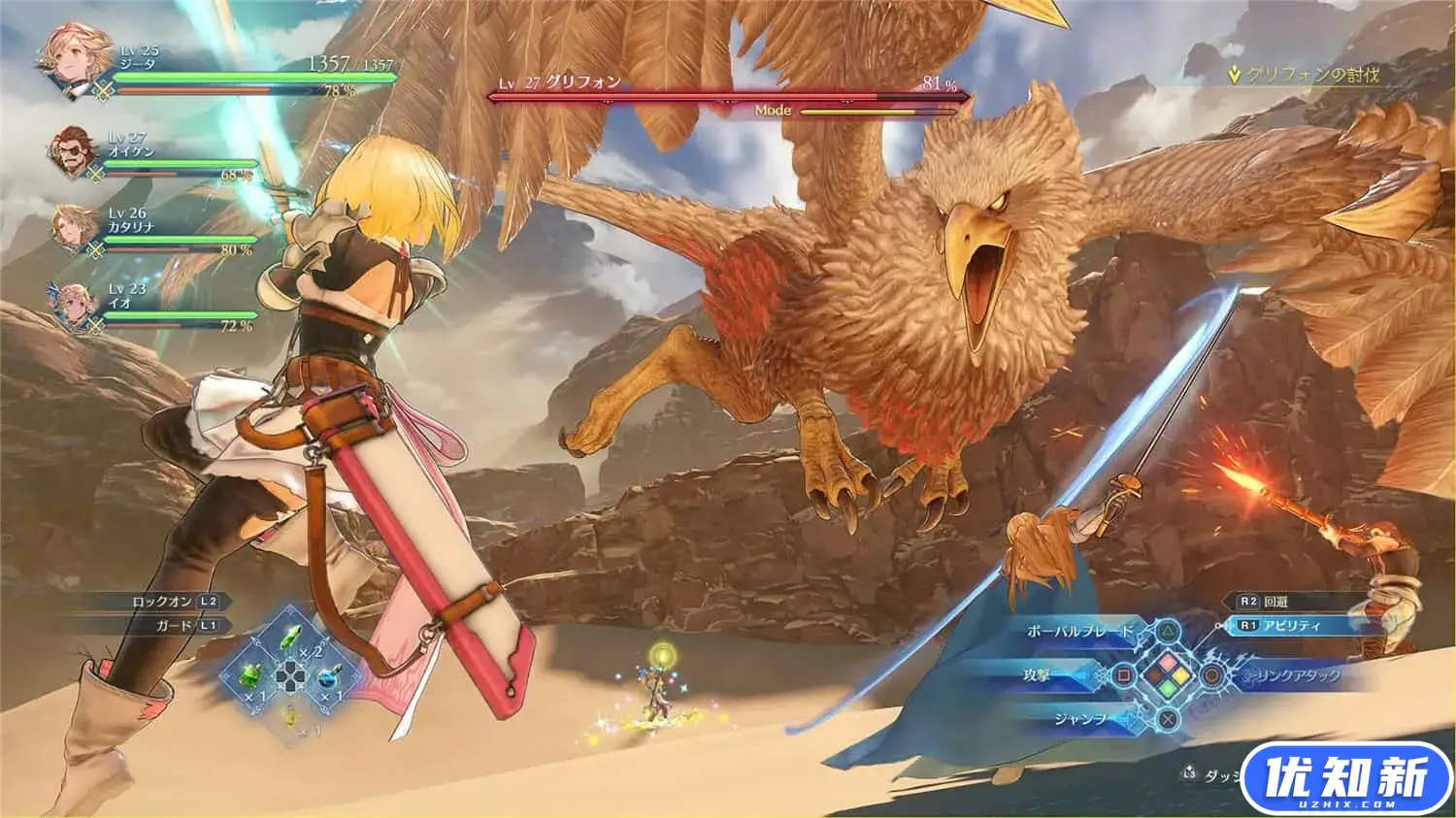1456x818 pixels.
Task: Use the round green potion item slot
Action: pyautogui.click(x=250, y=676)
